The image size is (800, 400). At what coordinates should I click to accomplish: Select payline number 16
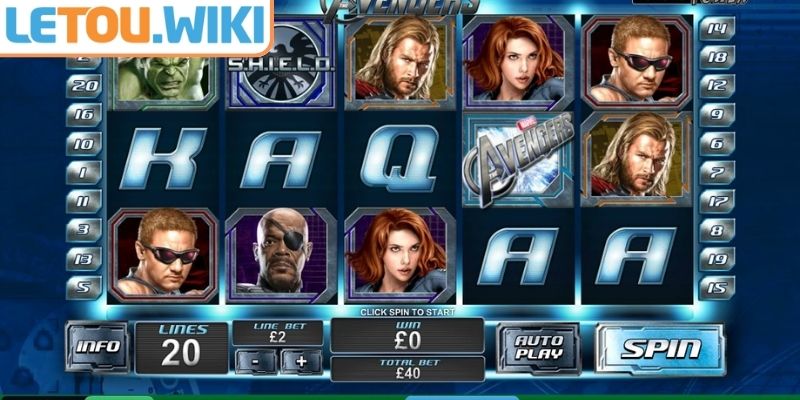[84, 115]
